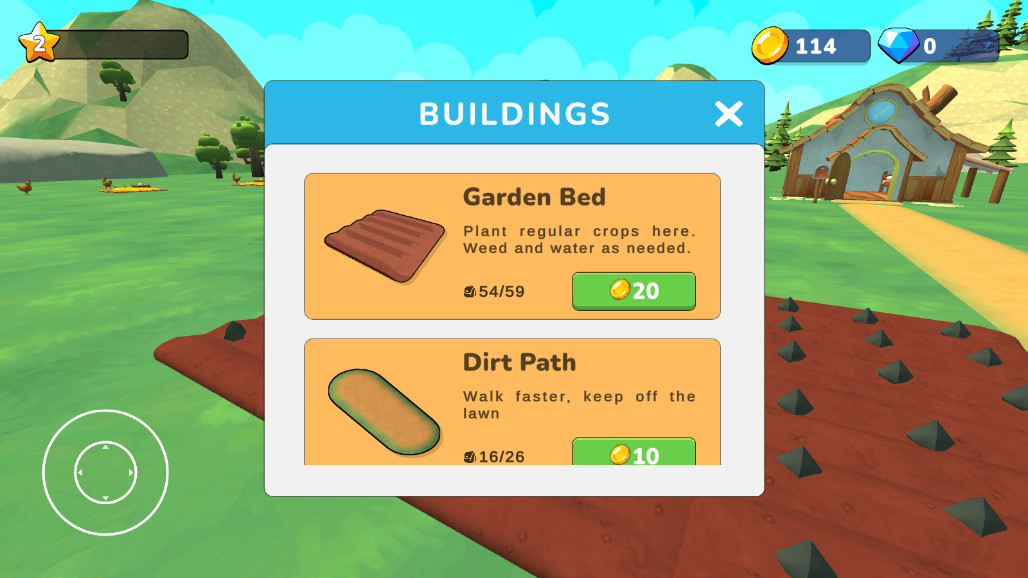This screenshot has width=1028, height=578.
Task: Tap the virtual joystick control
Action: coord(105,472)
